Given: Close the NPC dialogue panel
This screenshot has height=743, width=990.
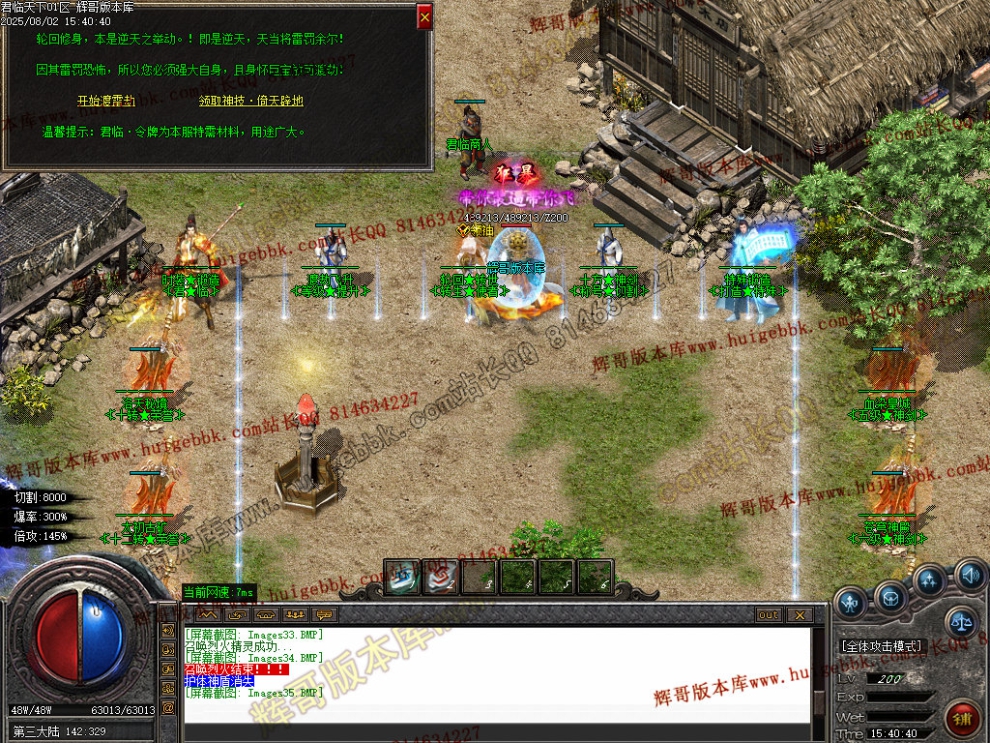Looking at the screenshot, I should [x=424, y=16].
